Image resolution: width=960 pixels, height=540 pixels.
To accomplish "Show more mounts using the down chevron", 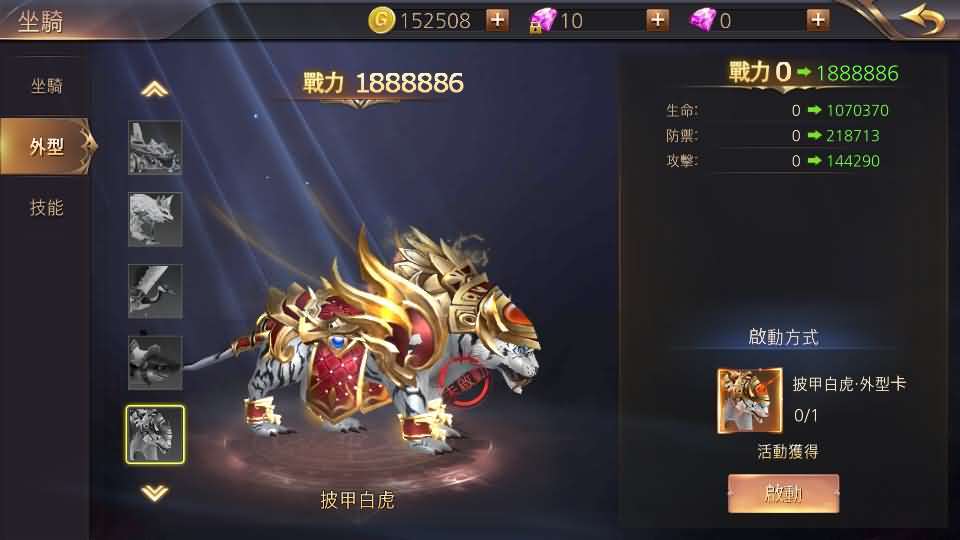I will point(154,492).
